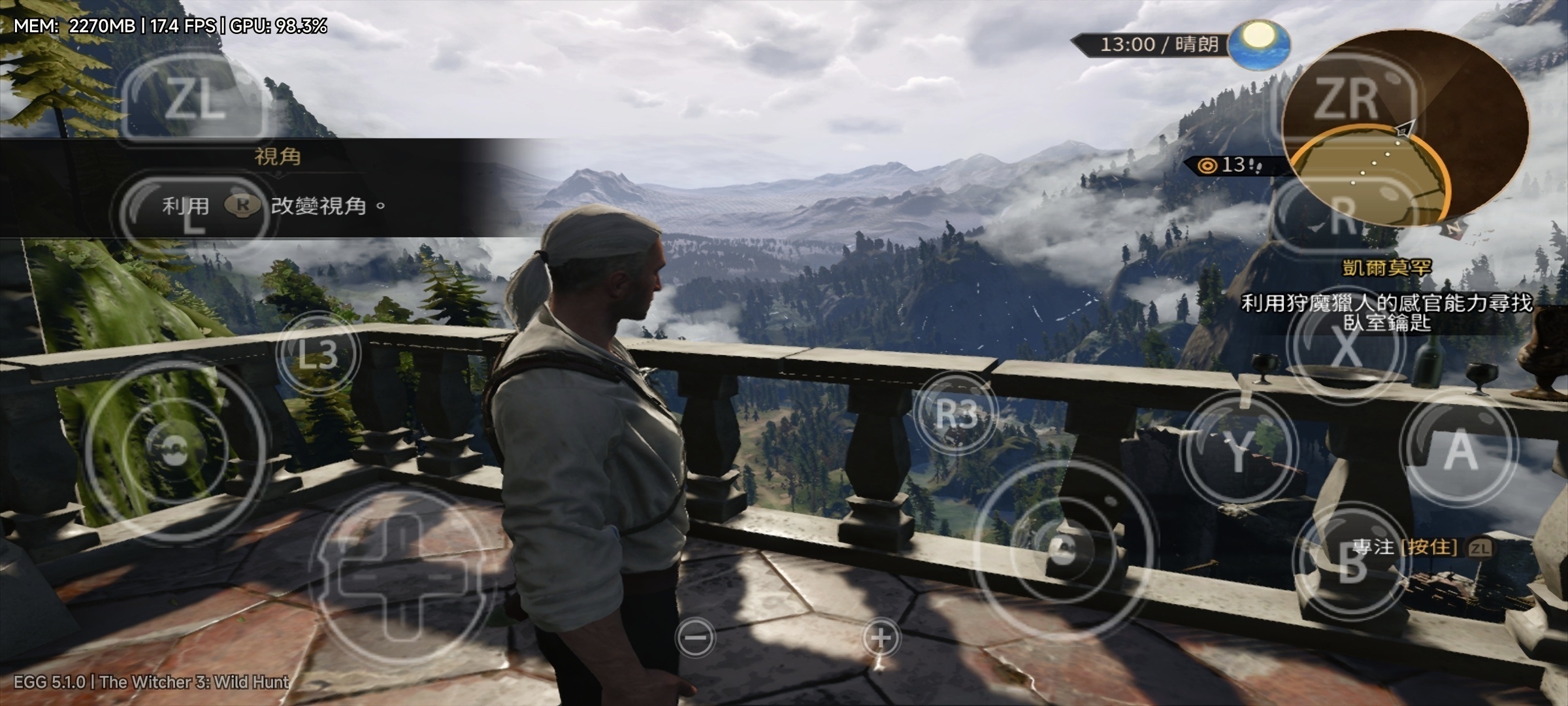Tap the R3 stick-click button
The image size is (1568, 706).
click(956, 413)
